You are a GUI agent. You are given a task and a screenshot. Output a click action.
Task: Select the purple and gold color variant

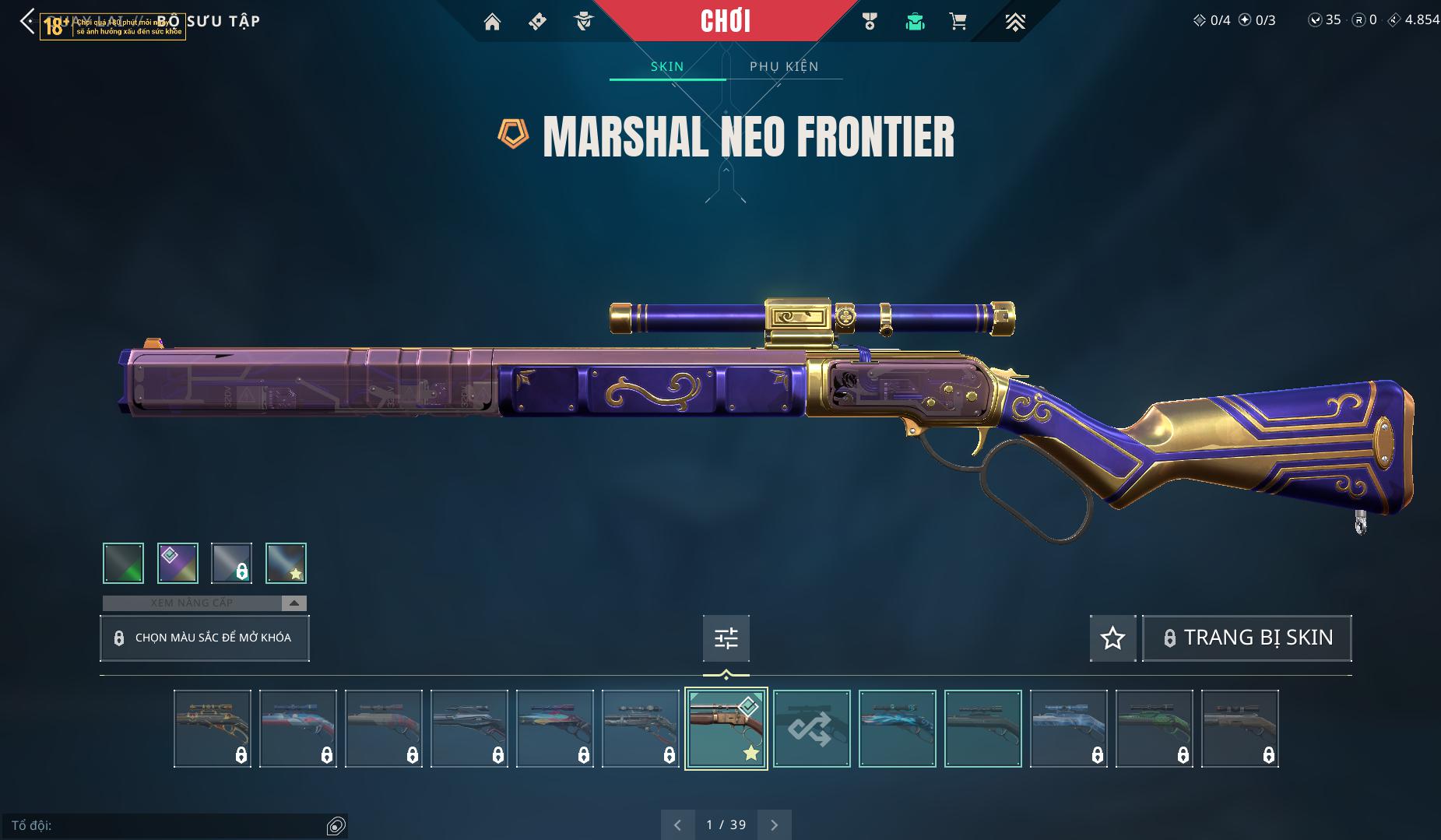coord(177,563)
